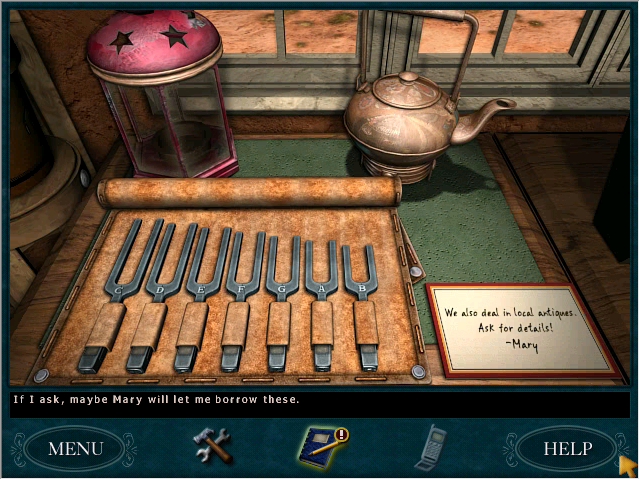Open the HELP button

point(567,448)
